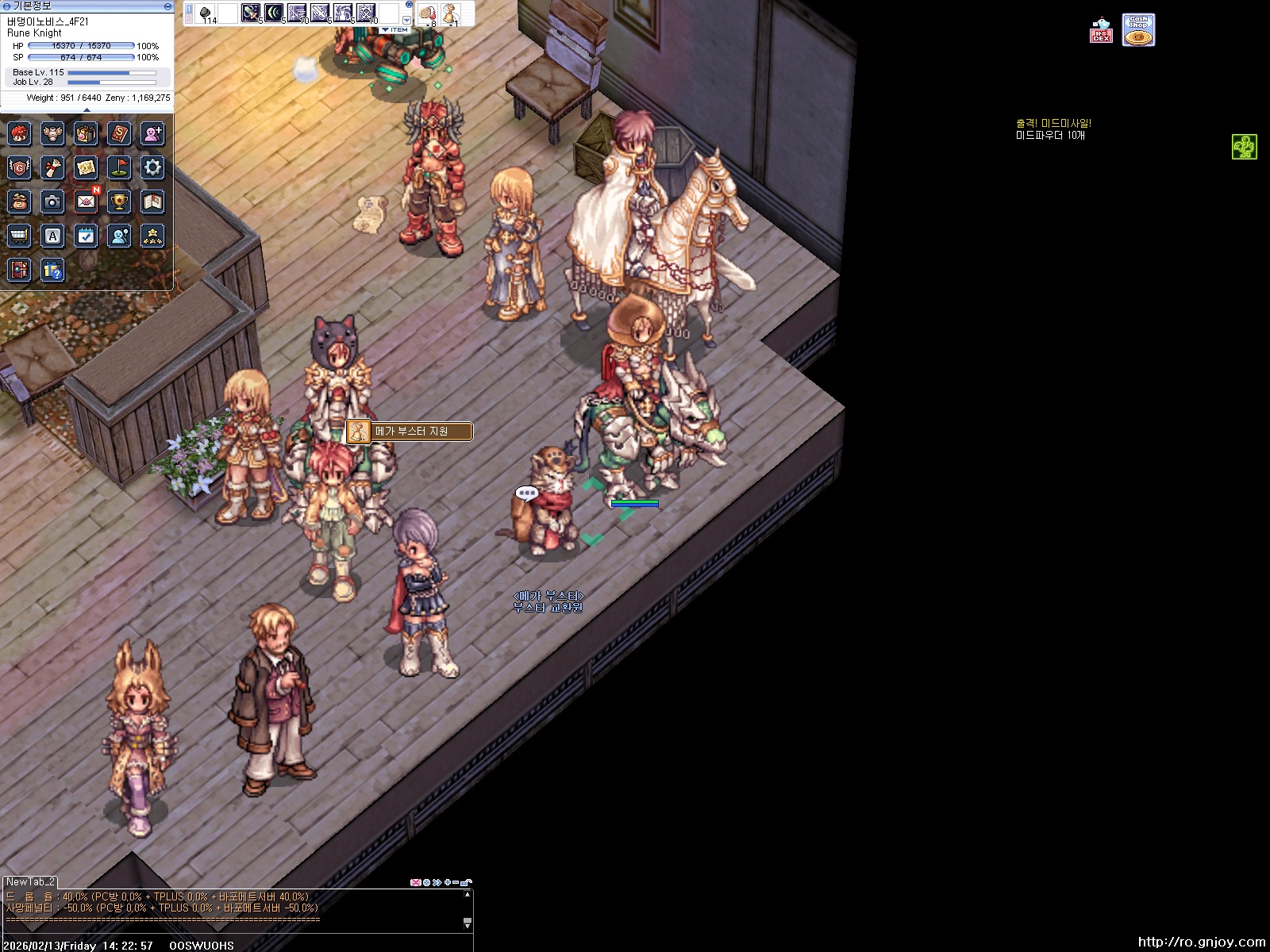Click the 메가 부스터 지원 button
The width and height of the screenshot is (1270, 952).
tap(410, 431)
